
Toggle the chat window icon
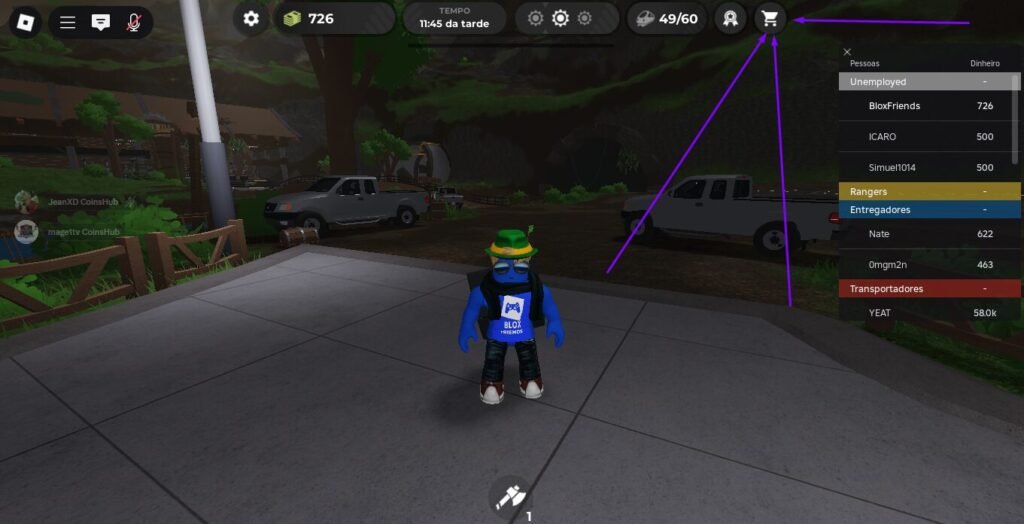click(x=100, y=22)
